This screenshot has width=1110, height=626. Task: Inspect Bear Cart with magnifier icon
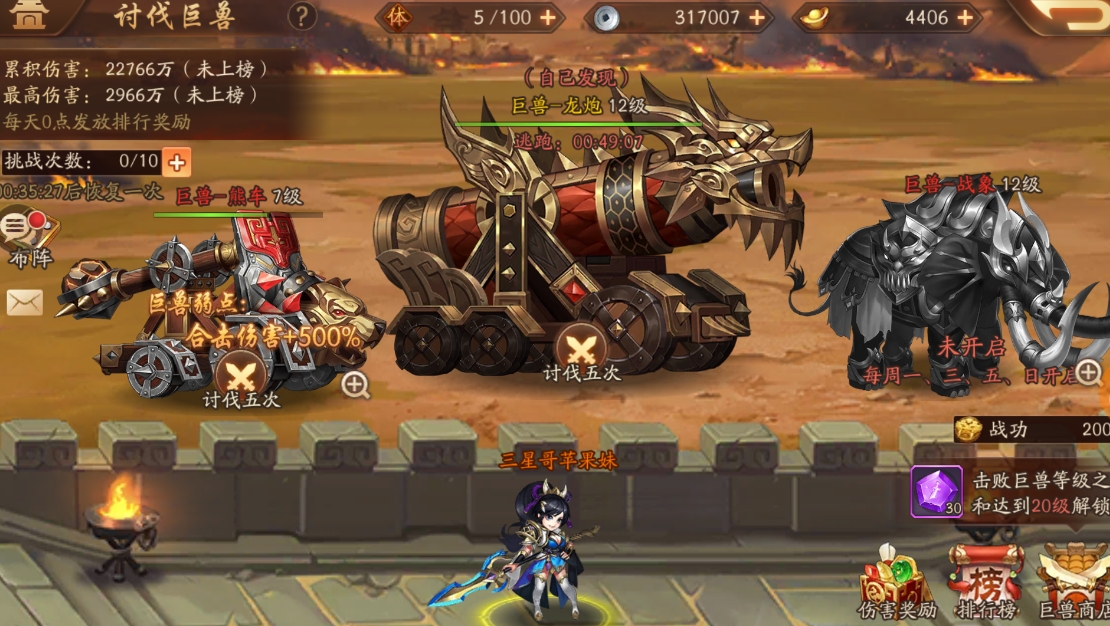[355, 385]
